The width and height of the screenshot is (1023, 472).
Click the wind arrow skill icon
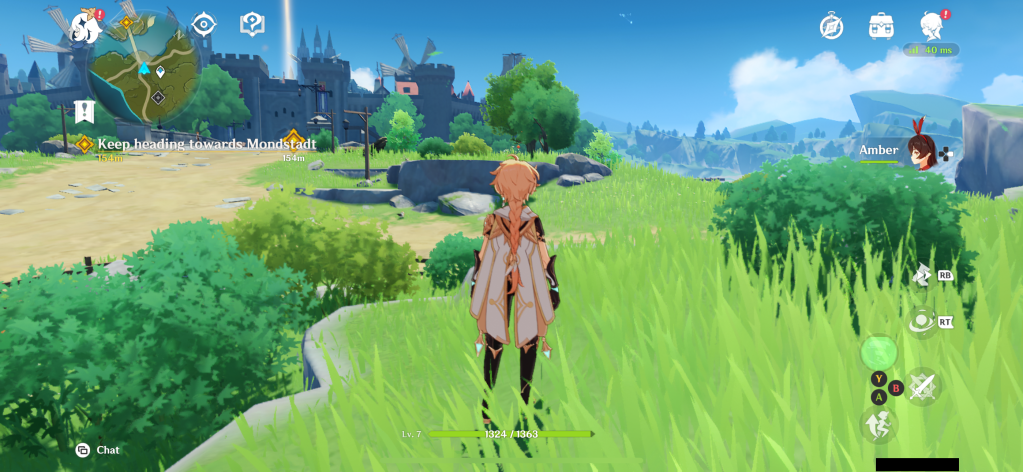coord(921,274)
